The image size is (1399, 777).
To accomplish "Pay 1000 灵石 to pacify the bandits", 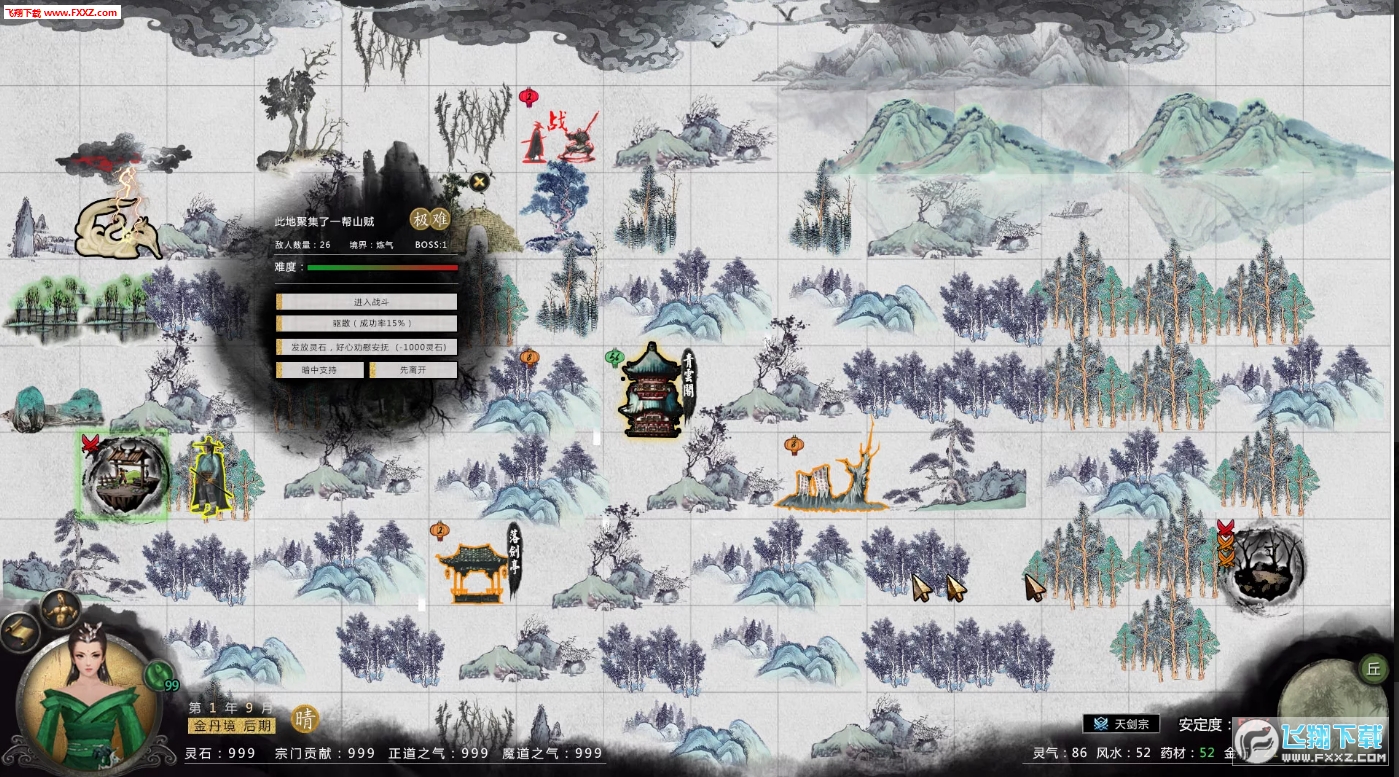I will (x=366, y=347).
